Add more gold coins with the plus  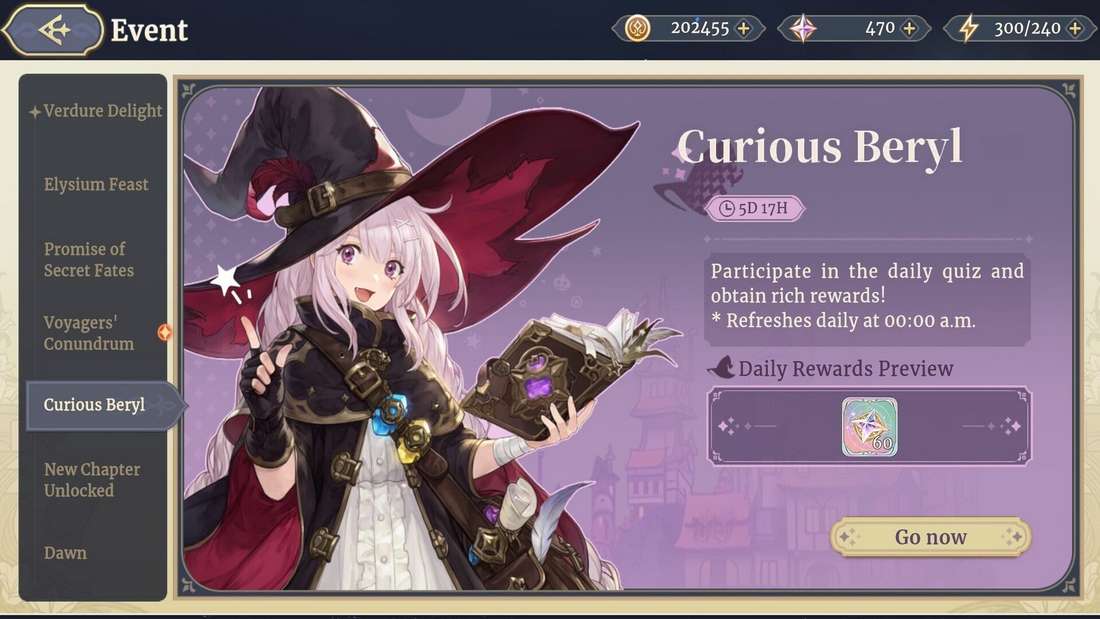[743, 29]
